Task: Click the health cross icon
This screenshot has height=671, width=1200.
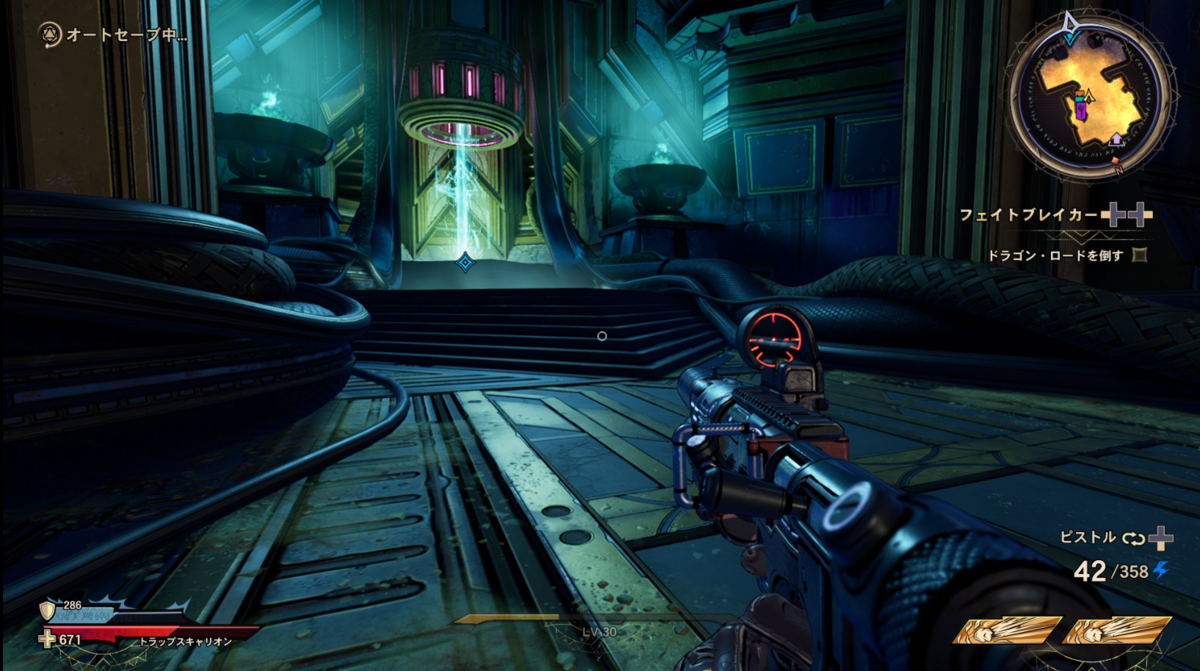Action: (47, 639)
